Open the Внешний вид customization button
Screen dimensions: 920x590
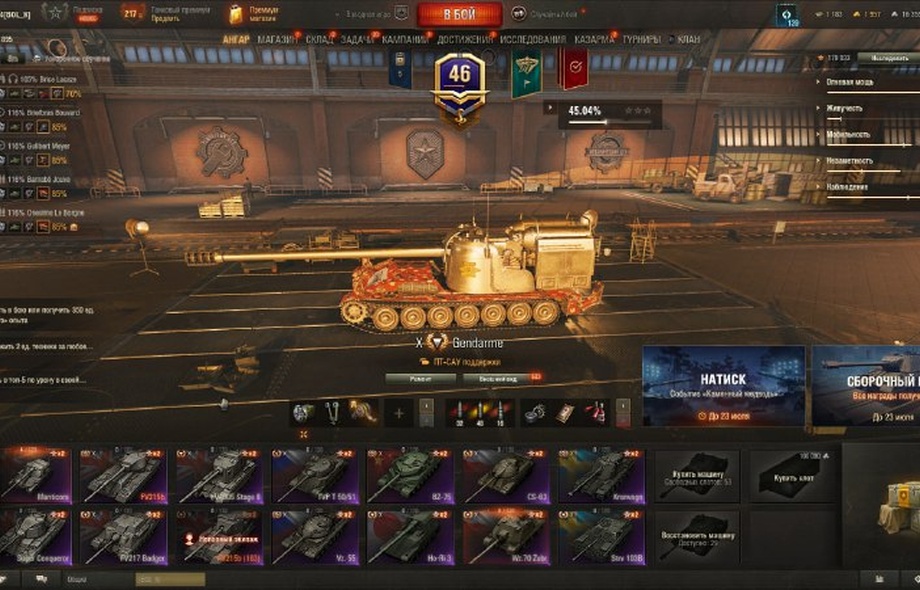pyautogui.click(x=498, y=378)
